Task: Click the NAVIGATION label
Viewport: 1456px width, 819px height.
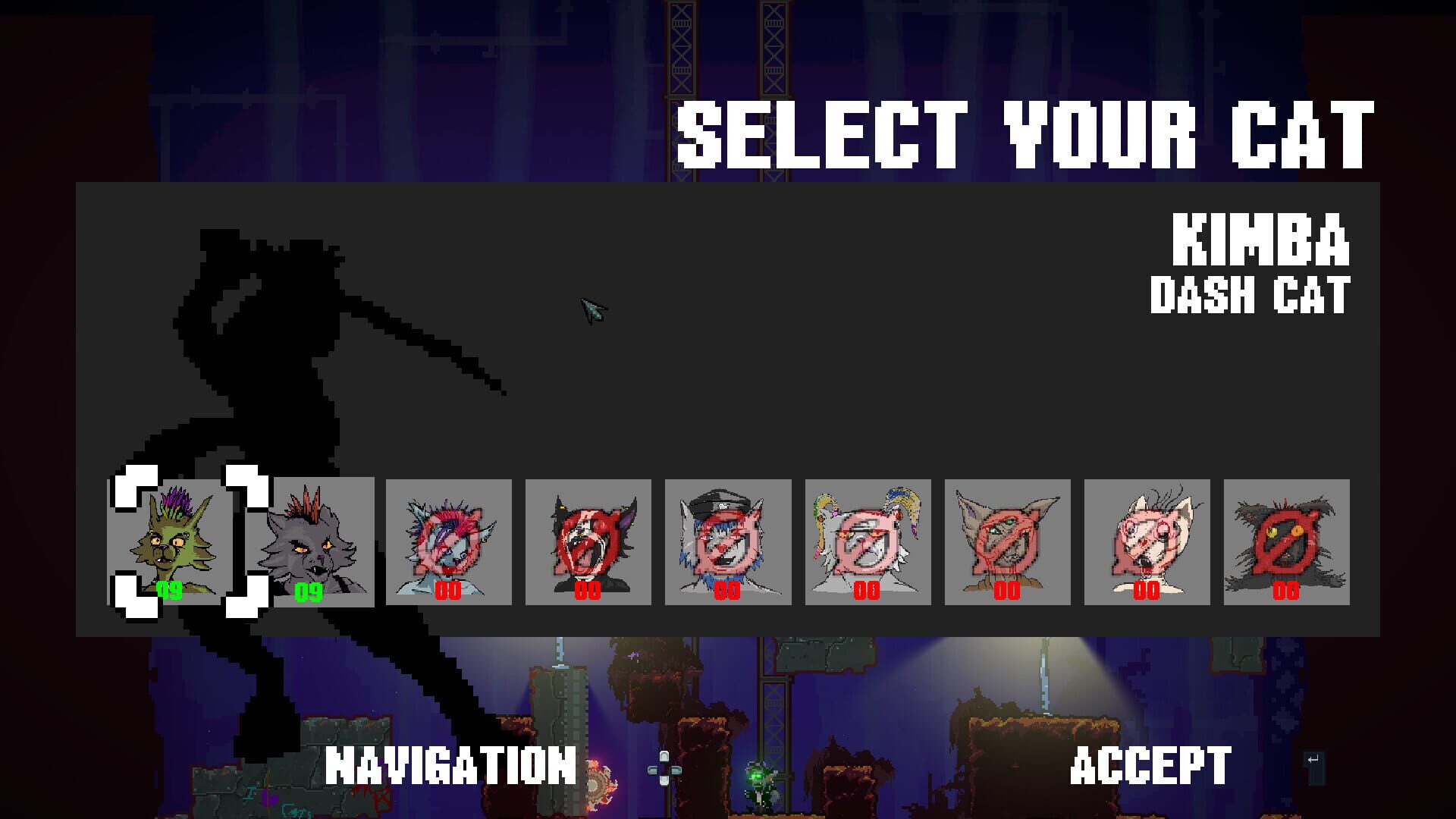Action: (x=449, y=766)
